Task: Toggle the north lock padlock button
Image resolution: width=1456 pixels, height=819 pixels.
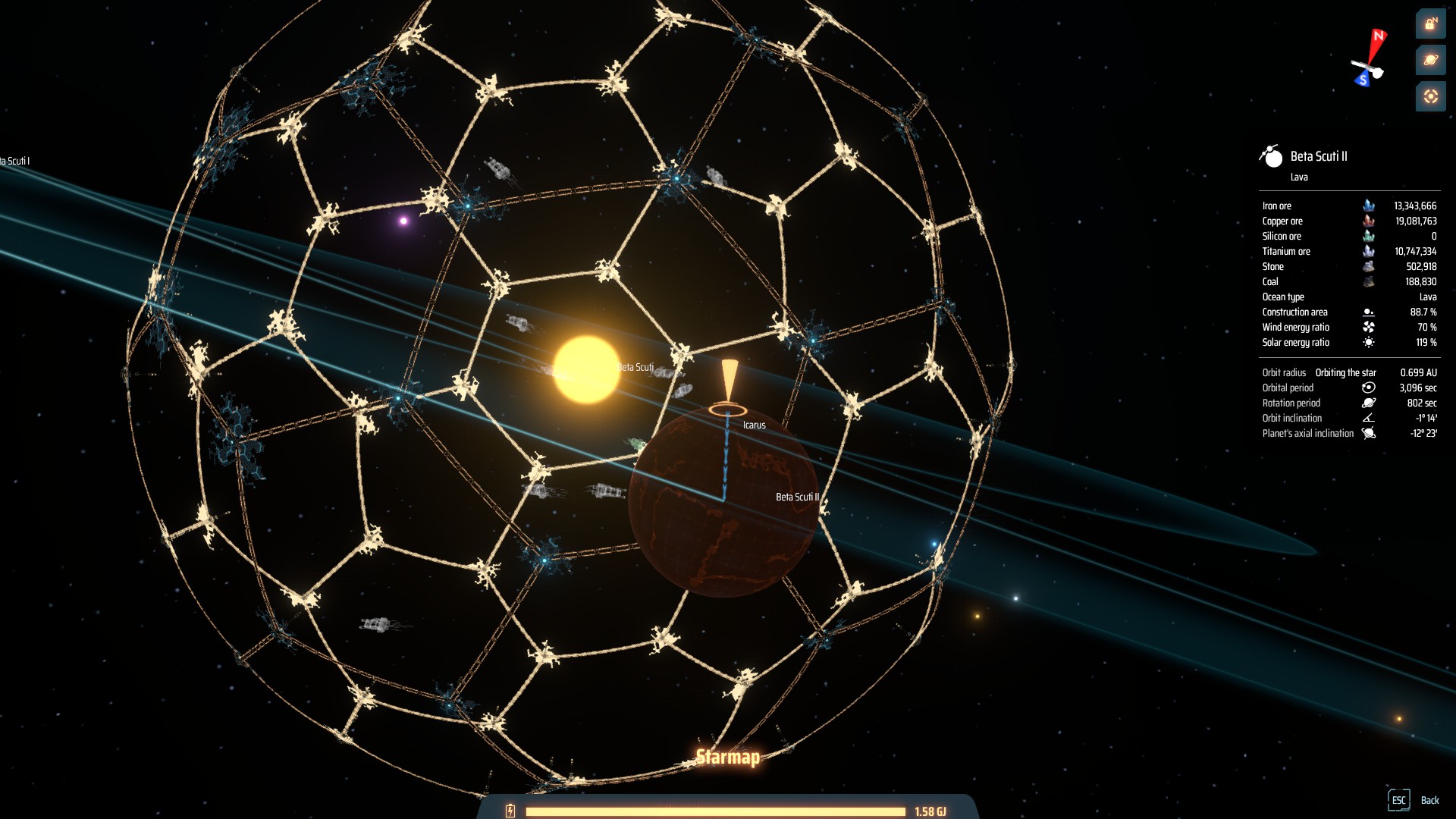Action: click(x=1430, y=24)
